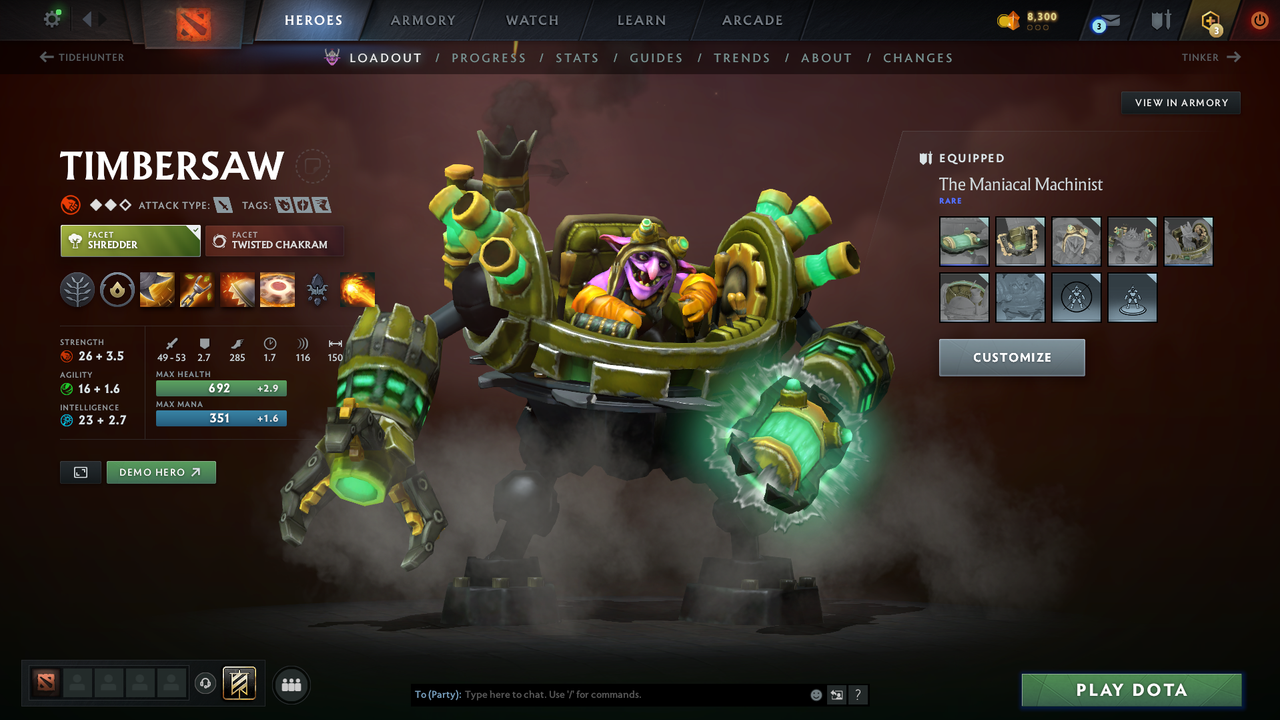Navigate to Tinker using the right arrow
The width and height of the screenshot is (1280, 720).
1235,57
